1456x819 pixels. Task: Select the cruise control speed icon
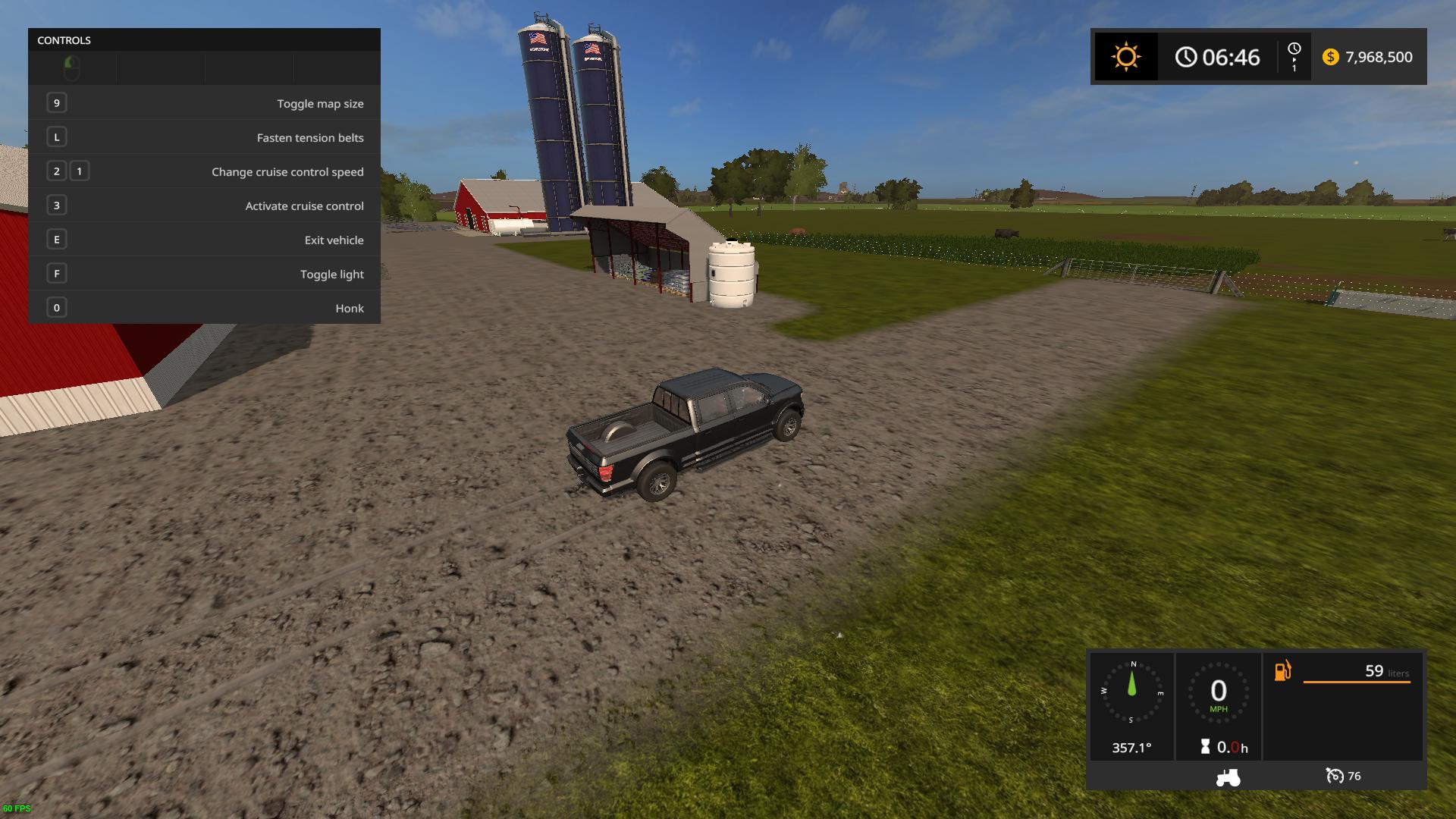click(x=1334, y=776)
